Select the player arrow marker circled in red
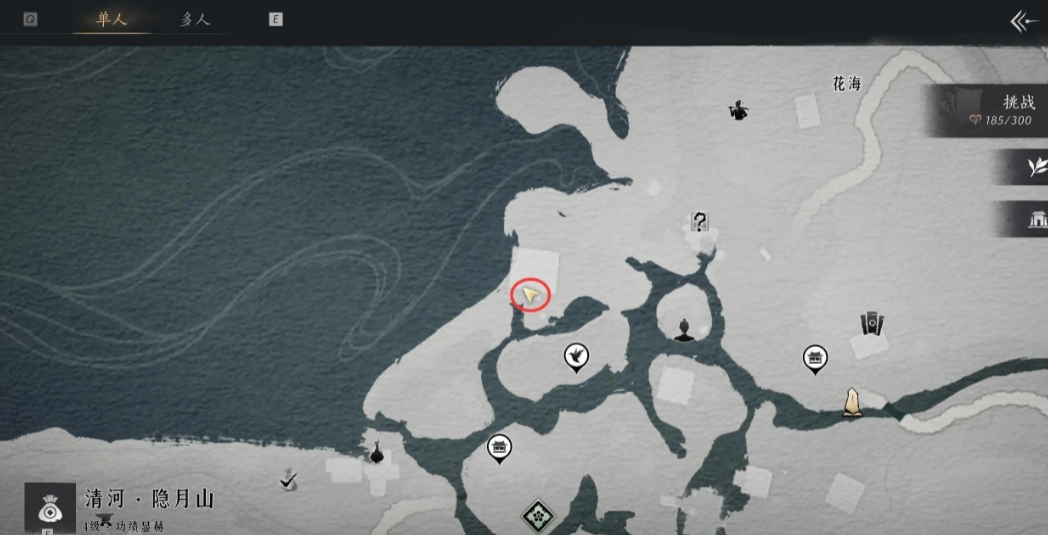The width and height of the screenshot is (1048, 535). [532, 295]
